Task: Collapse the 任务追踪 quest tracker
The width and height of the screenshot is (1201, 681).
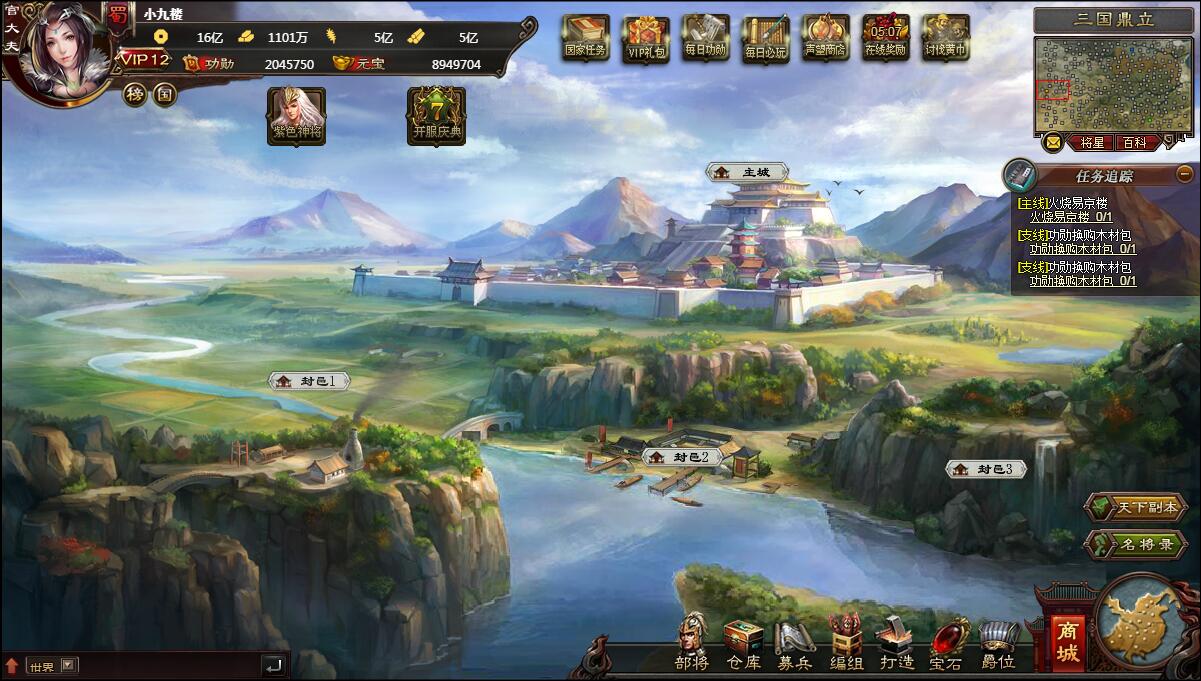Action: point(1184,173)
